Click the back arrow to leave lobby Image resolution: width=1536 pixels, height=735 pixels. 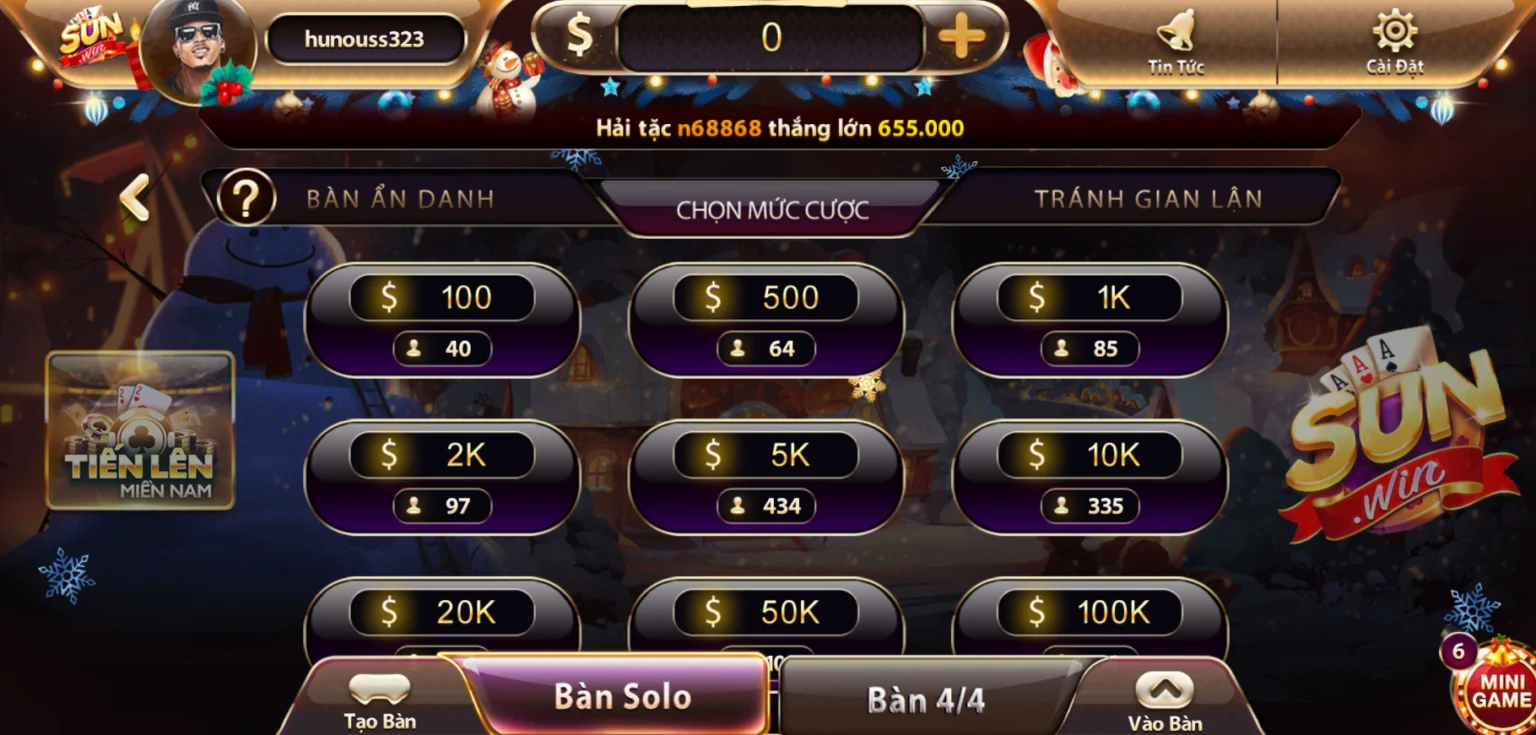pos(135,197)
